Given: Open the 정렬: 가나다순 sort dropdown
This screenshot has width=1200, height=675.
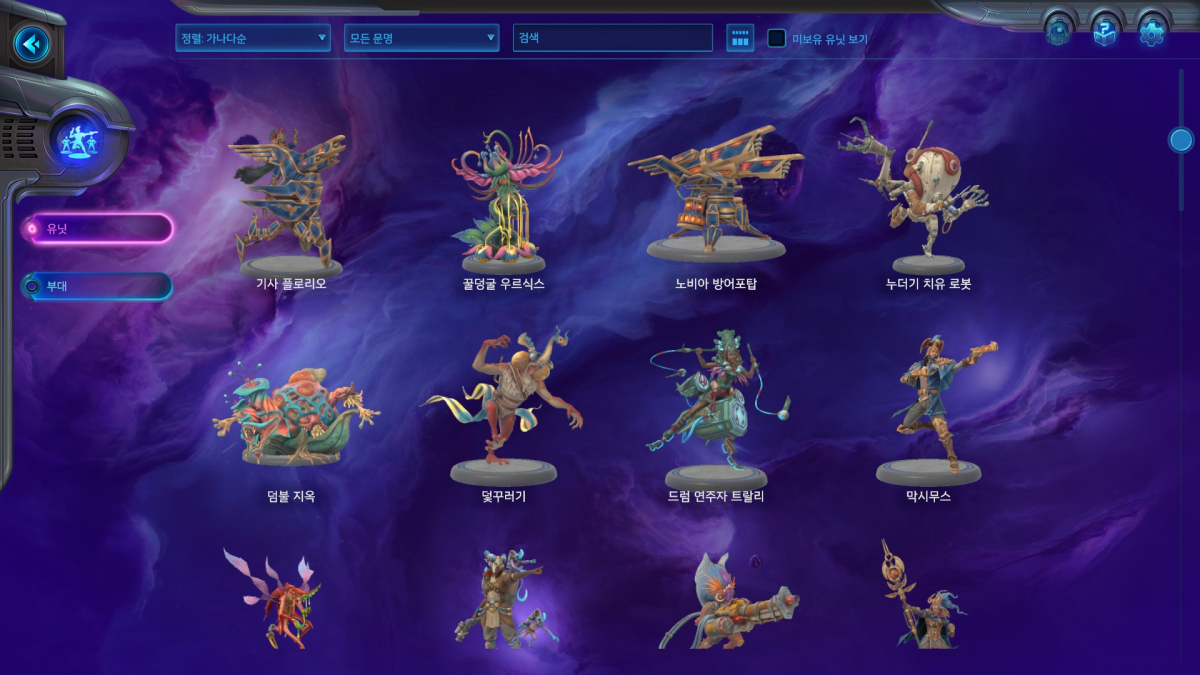Looking at the screenshot, I should (x=252, y=38).
